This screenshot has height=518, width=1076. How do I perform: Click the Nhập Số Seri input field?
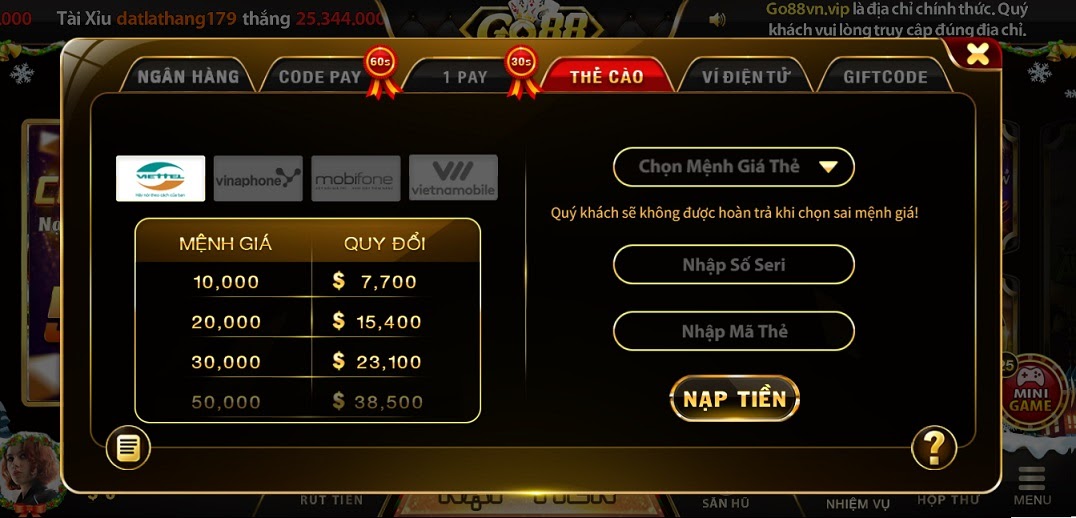(x=733, y=265)
